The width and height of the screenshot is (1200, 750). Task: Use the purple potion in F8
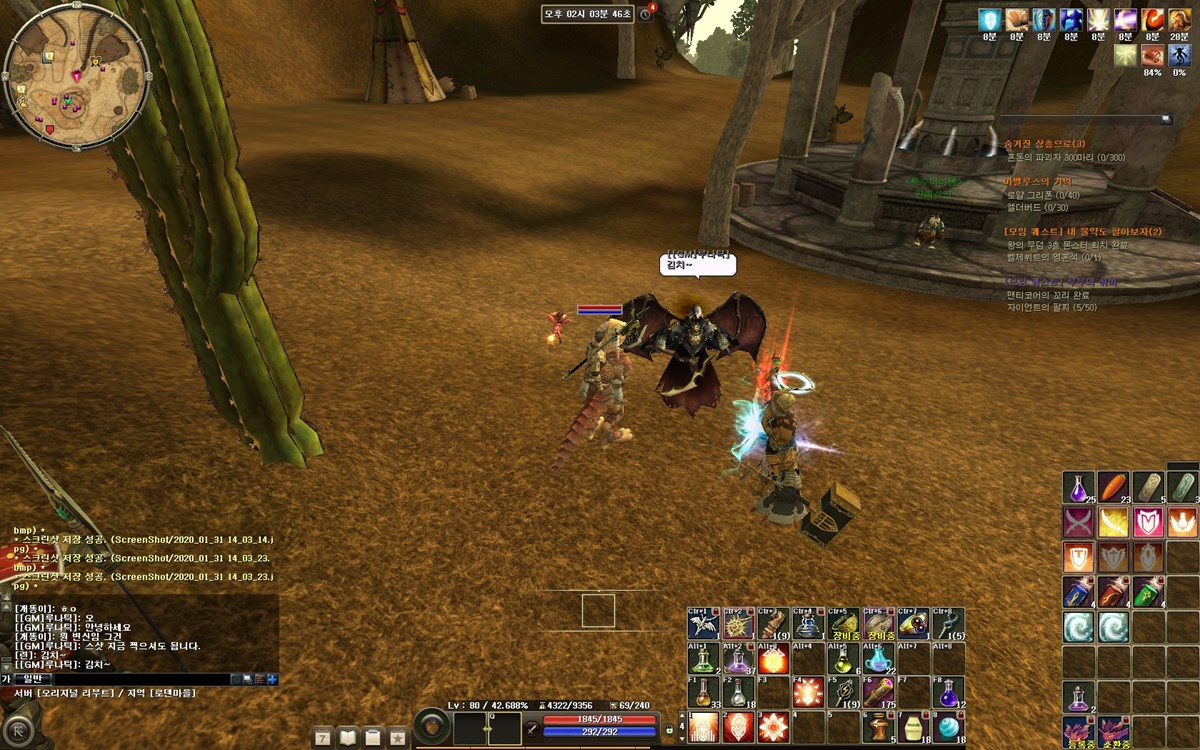click(x=946, y=693)
